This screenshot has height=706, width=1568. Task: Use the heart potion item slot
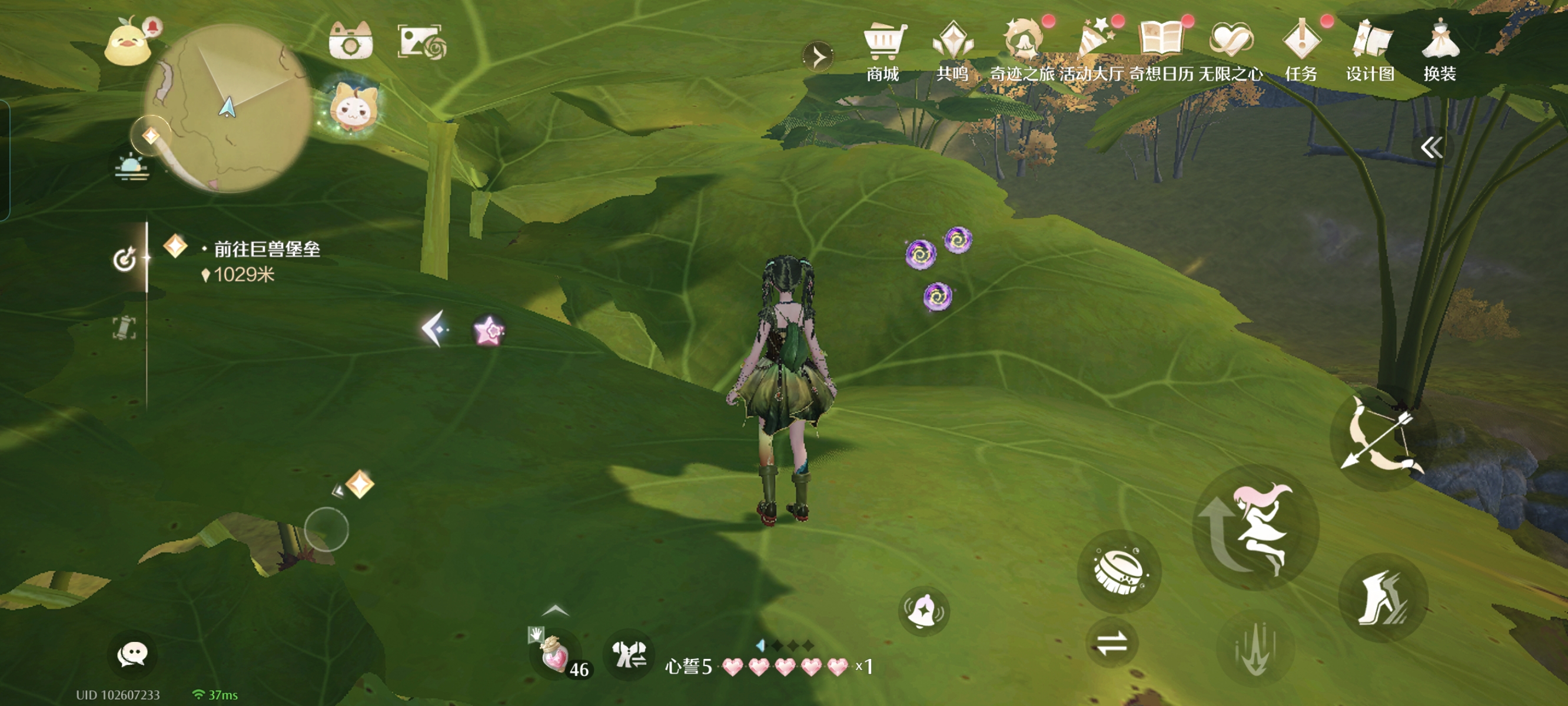[x=555, y=655]
